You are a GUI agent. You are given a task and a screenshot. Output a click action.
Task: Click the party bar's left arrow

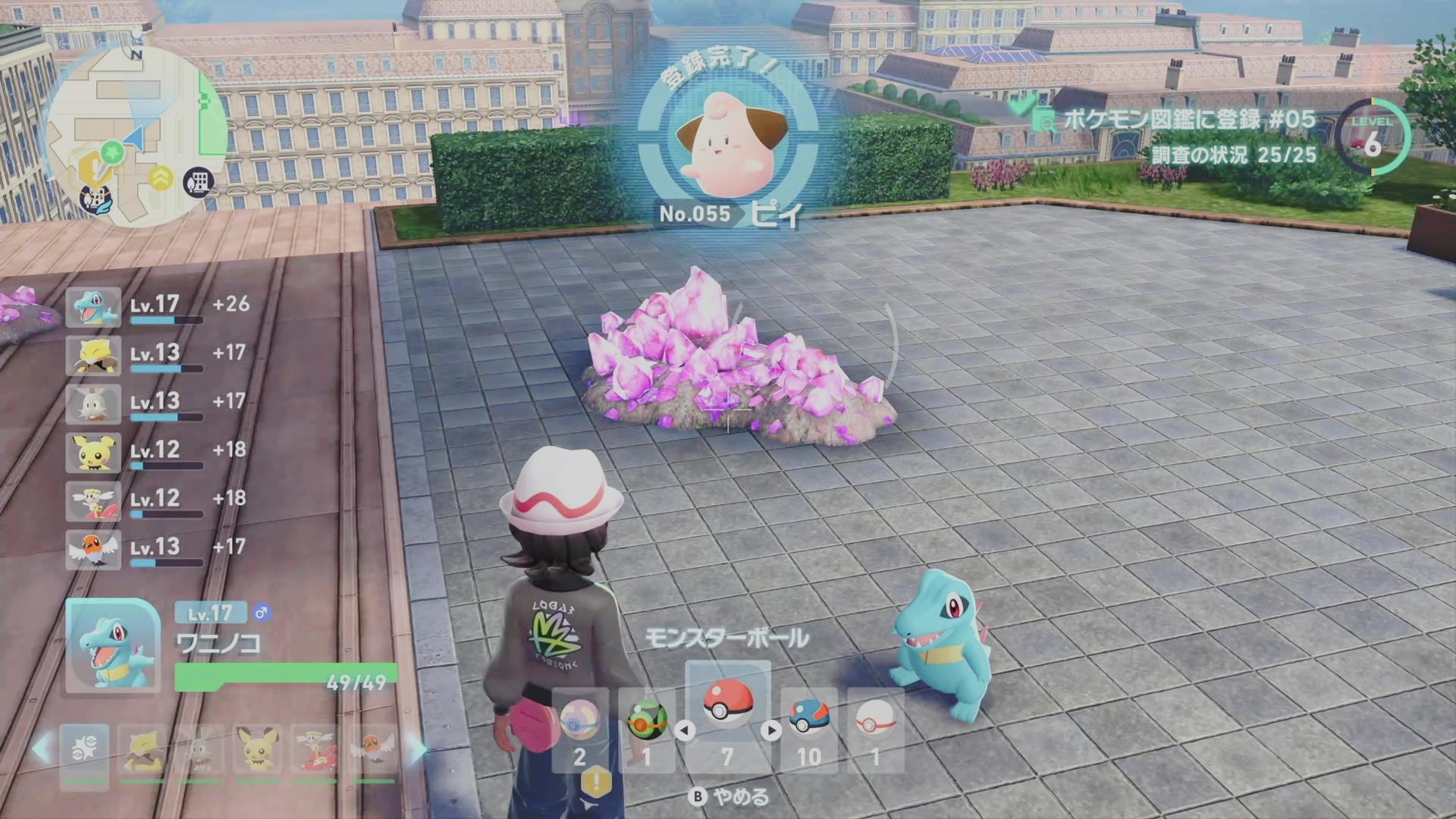42,749
